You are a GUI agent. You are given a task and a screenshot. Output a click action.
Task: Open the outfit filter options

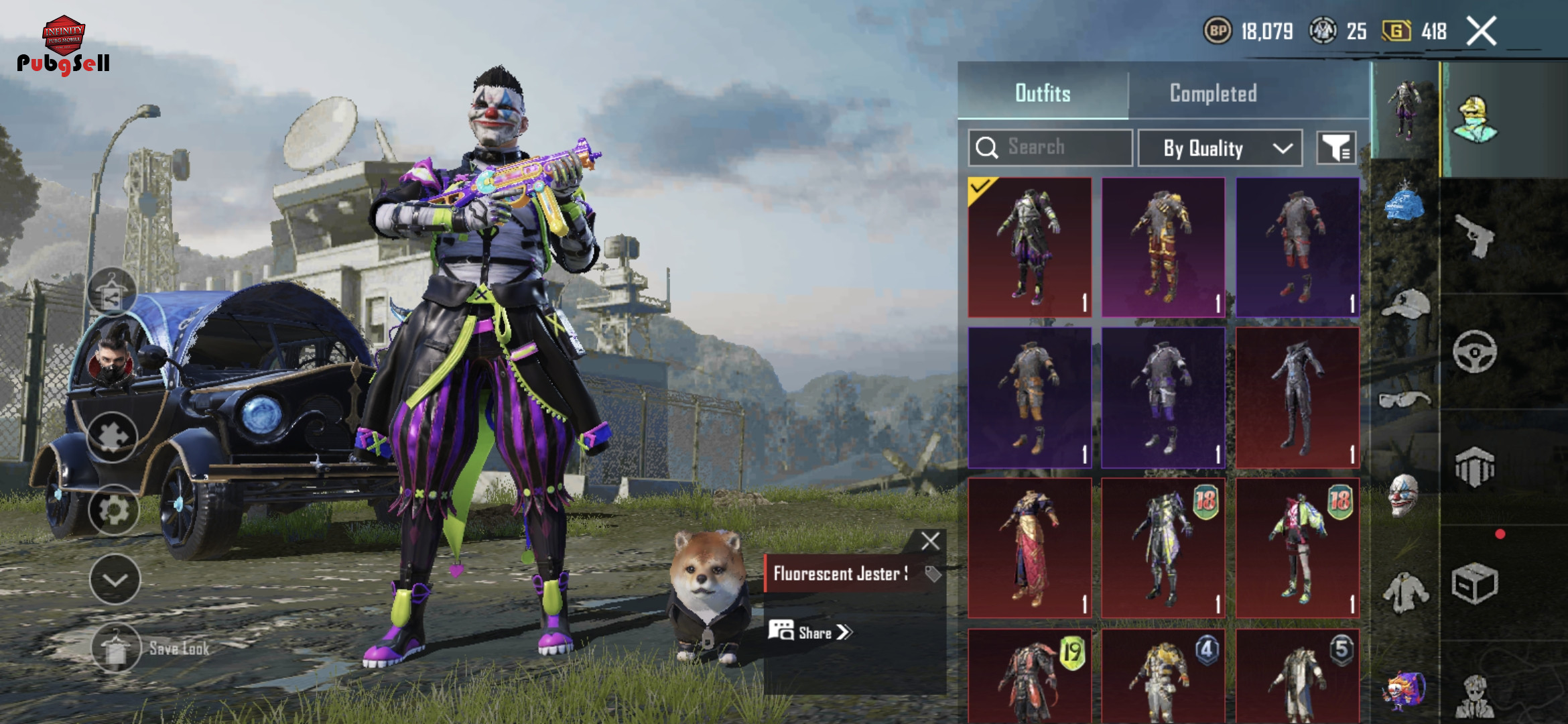(1336, 147)
